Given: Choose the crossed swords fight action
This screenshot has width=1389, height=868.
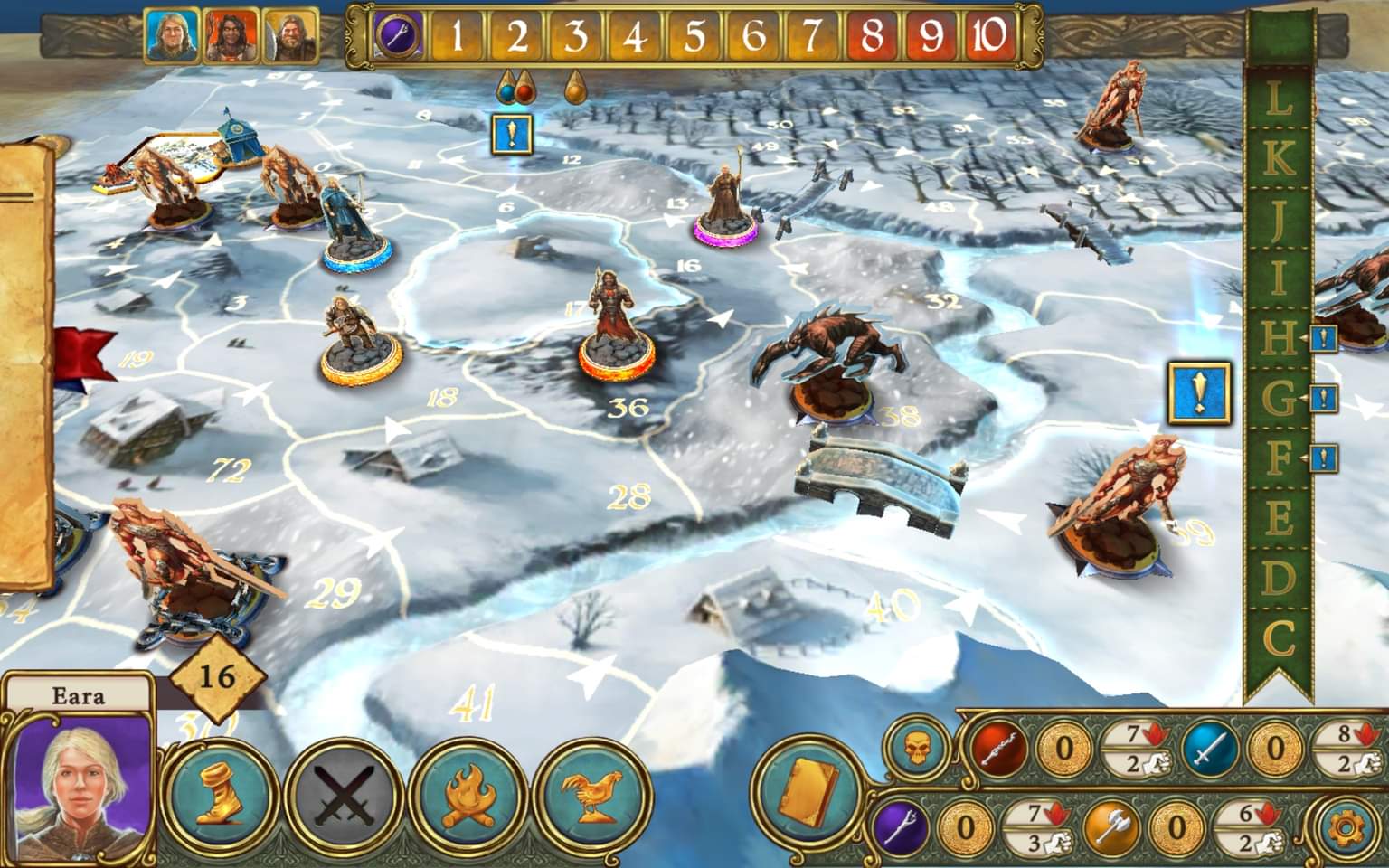Looking at the screenshot, I should coord(345,797).
